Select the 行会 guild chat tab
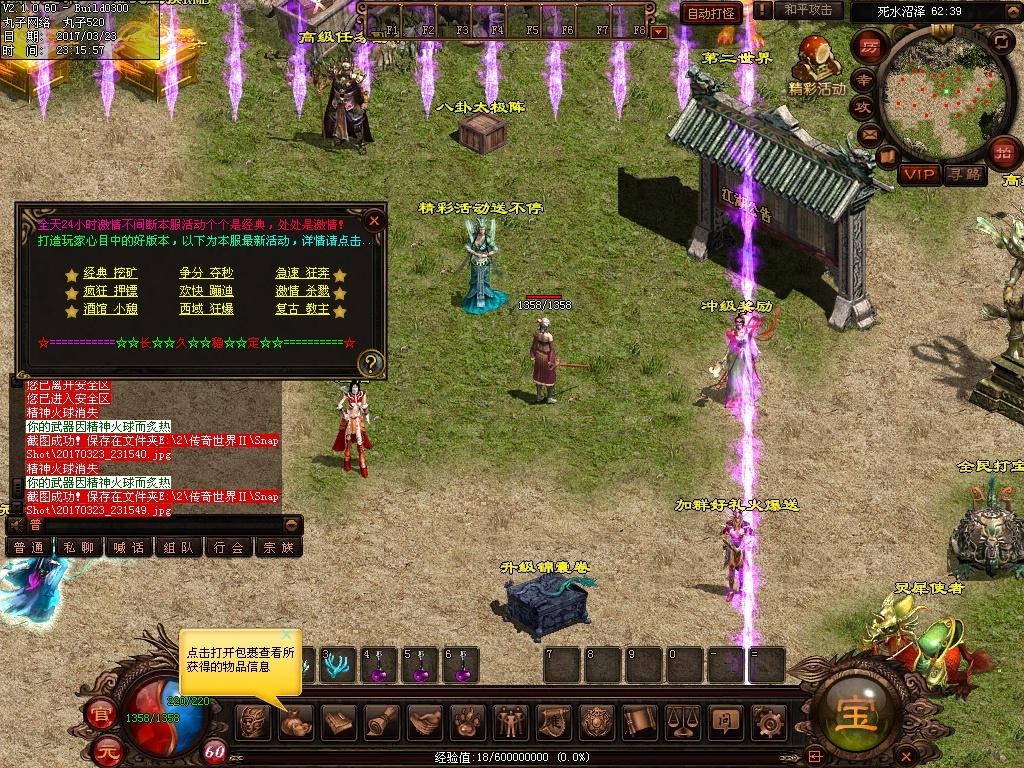 229,547
